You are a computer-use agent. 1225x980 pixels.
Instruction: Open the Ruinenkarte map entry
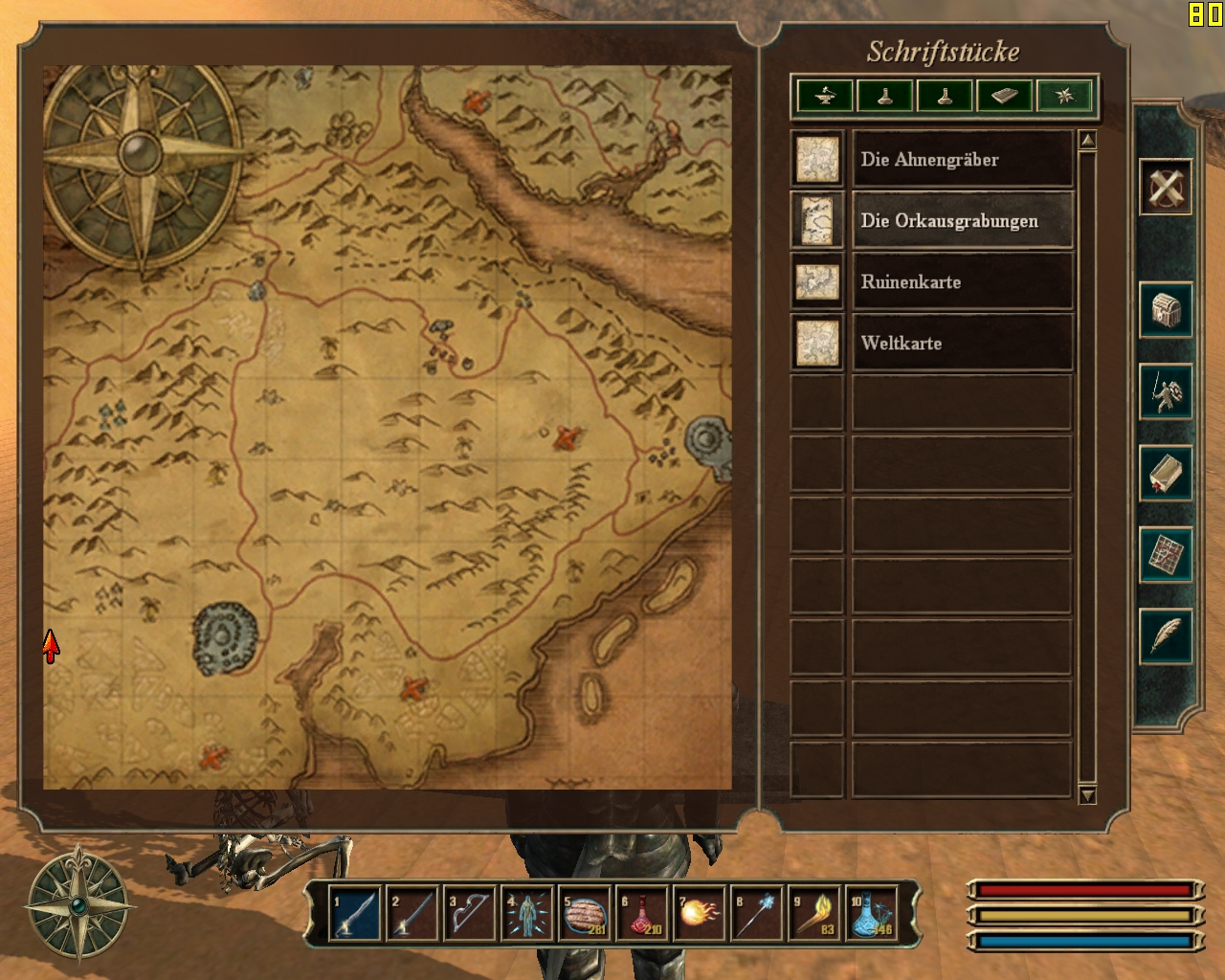tap(962, 281)
